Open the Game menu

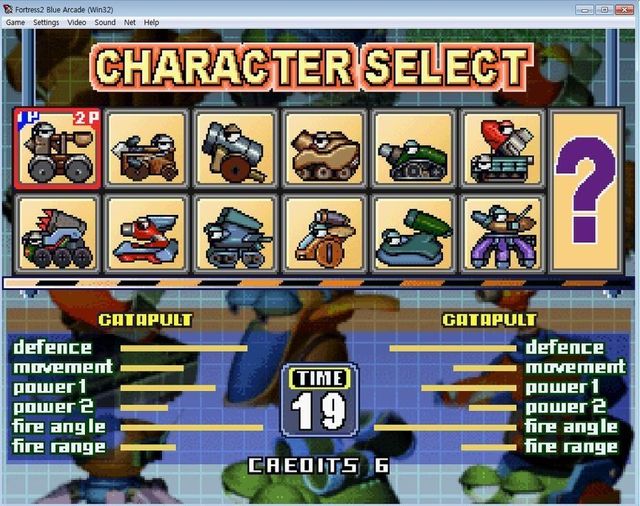pyautogui.click(x=15, y=22)
